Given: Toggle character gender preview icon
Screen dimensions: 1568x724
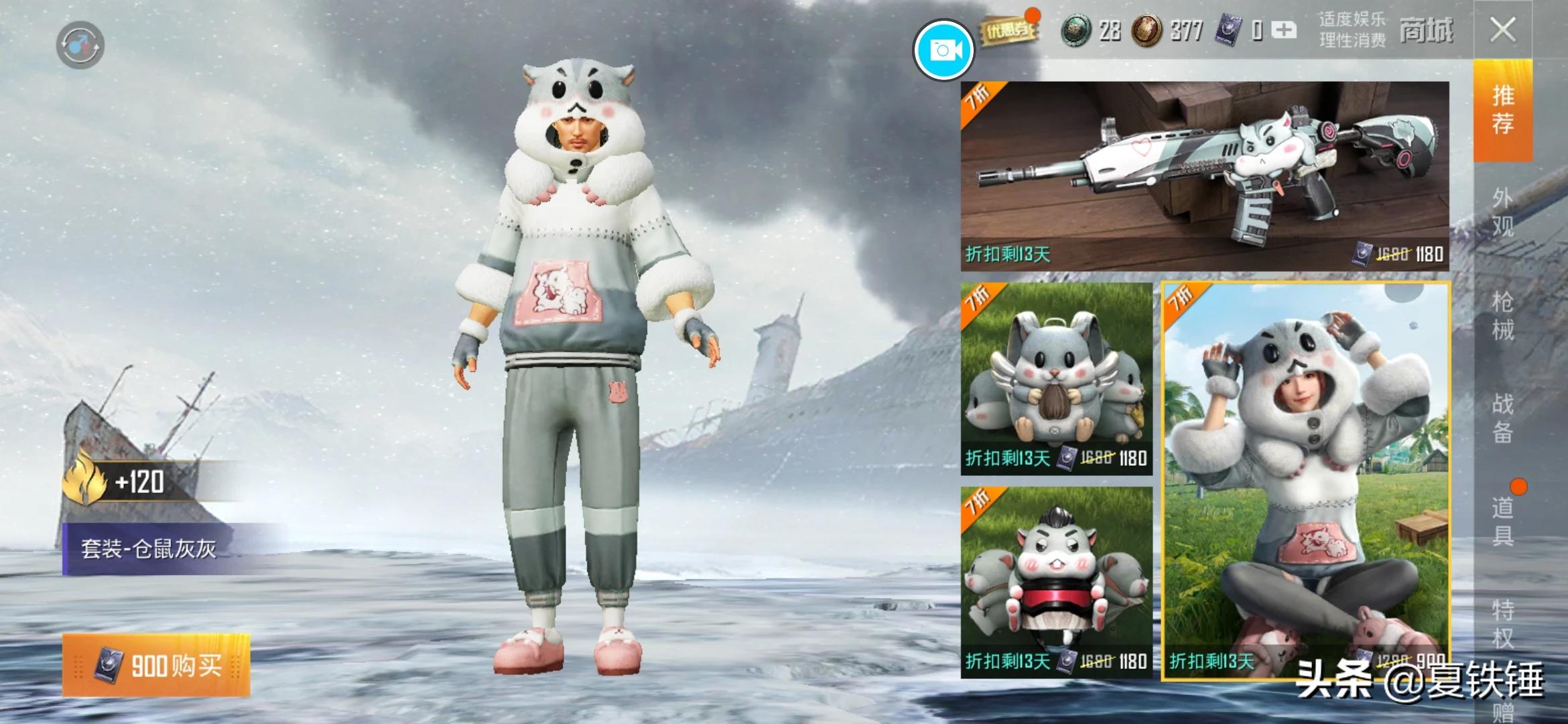Looking at the screenshot, I should pos(80,46).
